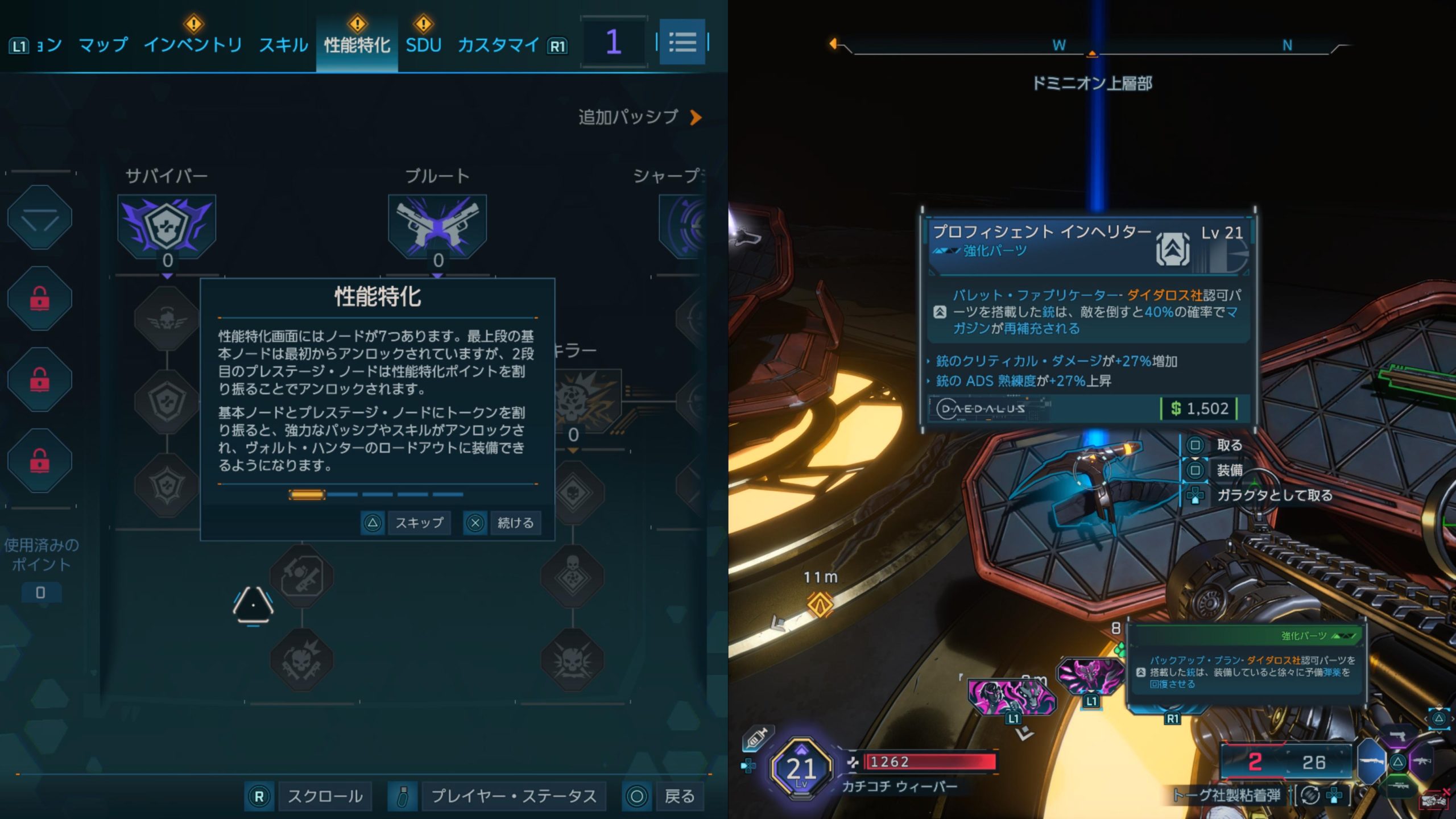
Task: Choose ガラクタとして取る option
Action: coord(1274,495)
